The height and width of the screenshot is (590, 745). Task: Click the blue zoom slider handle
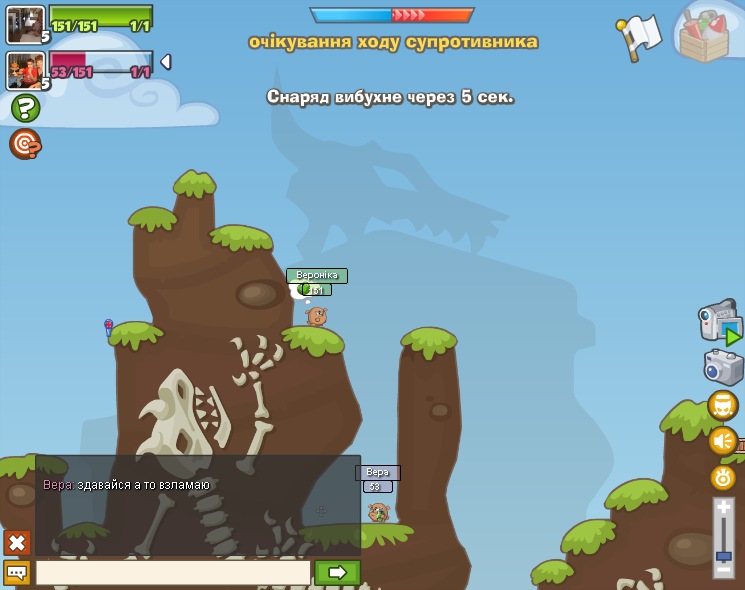click(x=724, y=555)
